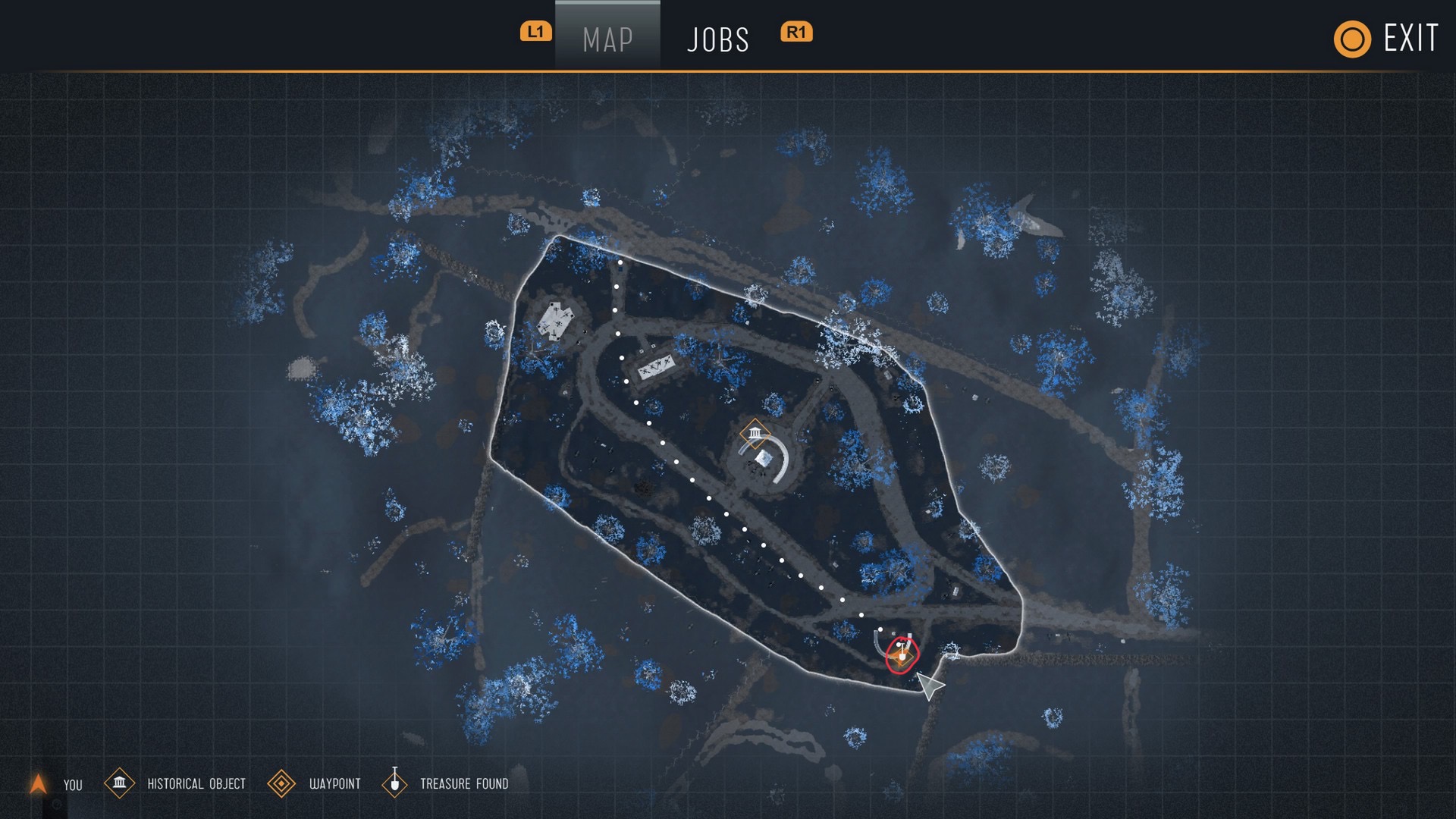
Task: Exit the map screen
Action: point(1386,39)
